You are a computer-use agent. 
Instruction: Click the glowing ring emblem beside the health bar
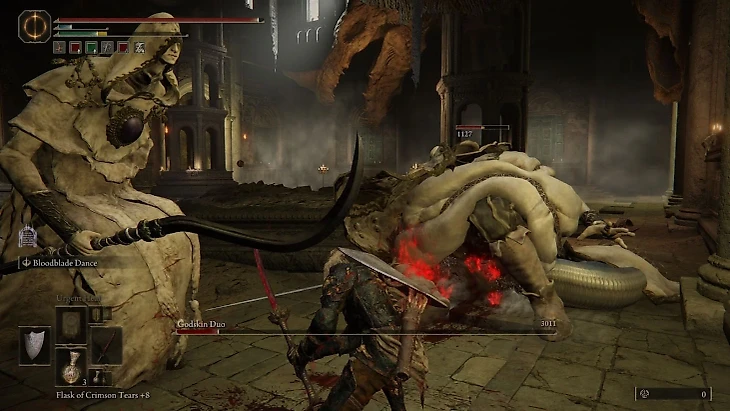(x=35, y=25)
